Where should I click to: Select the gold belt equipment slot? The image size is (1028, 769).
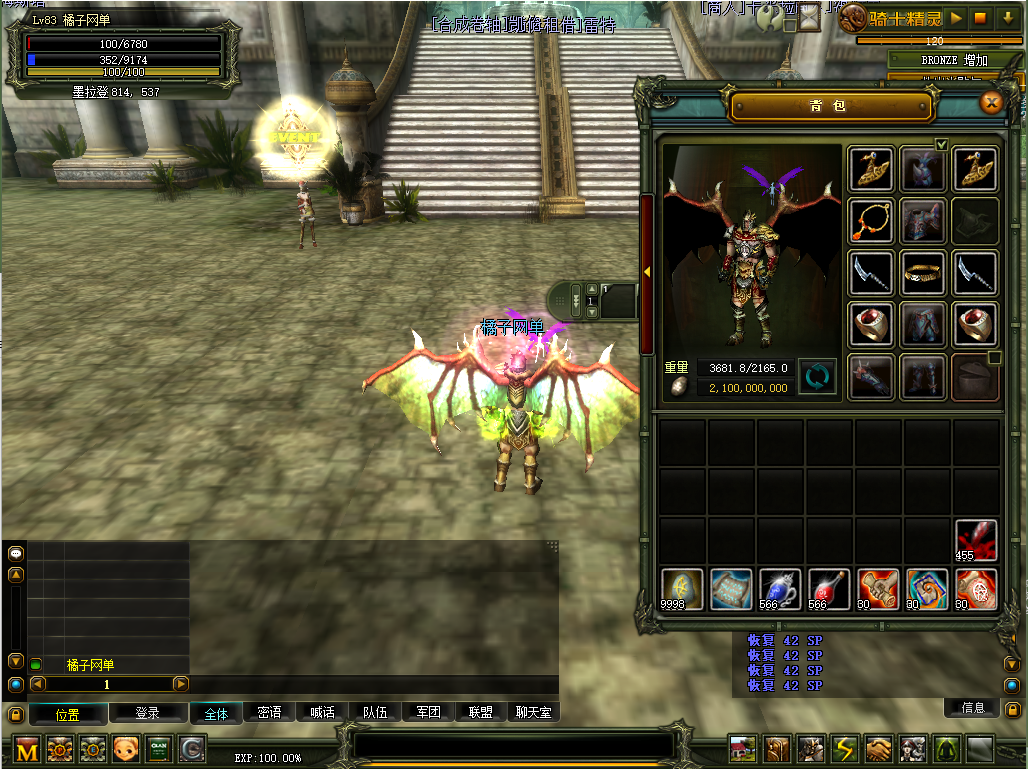pyautogui.click(x=923, y=272)
